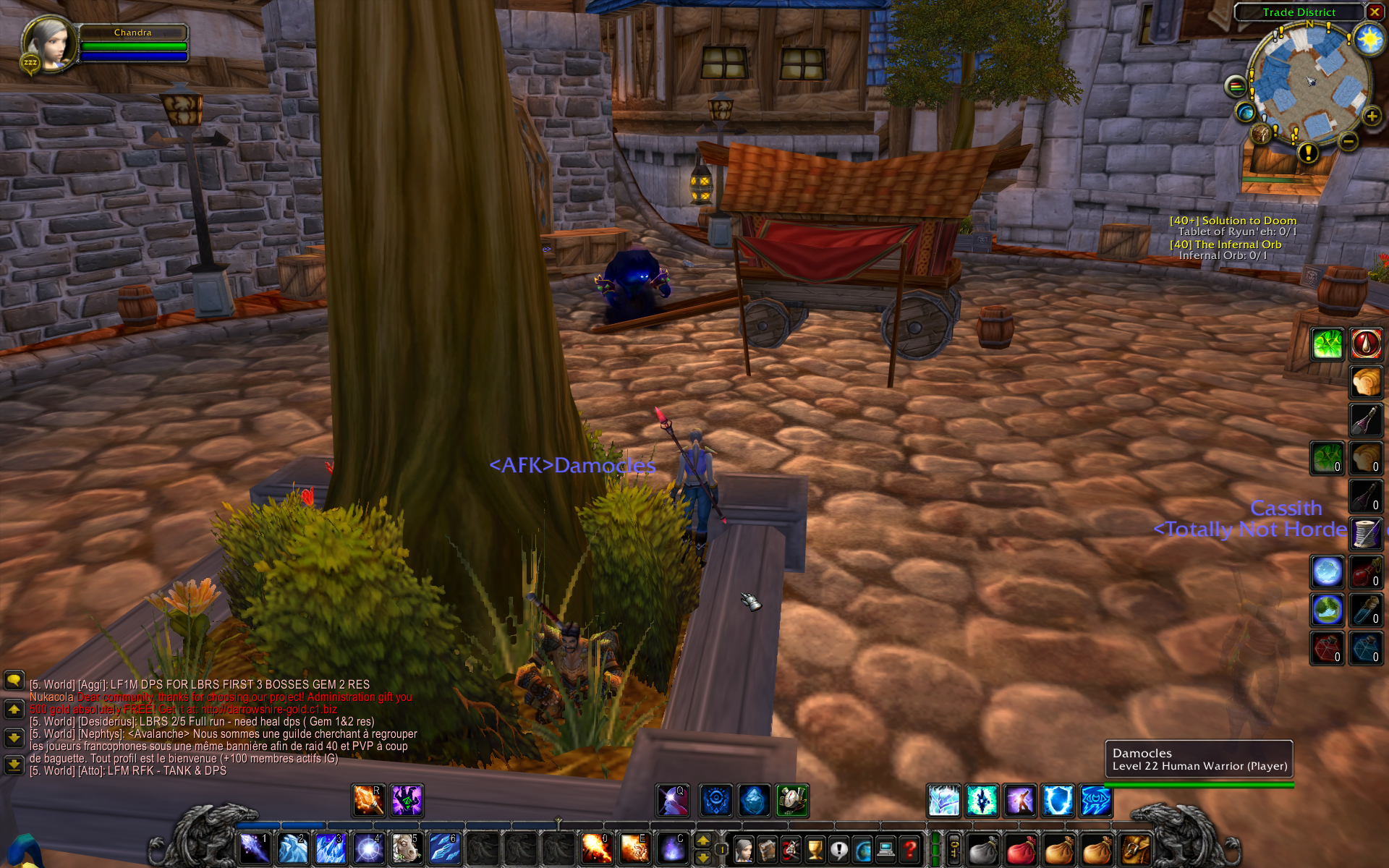The height and width of the screenshot is (868, 1389).
Task: Cast the frost spell in slot 1
Action: click(254, 848)
